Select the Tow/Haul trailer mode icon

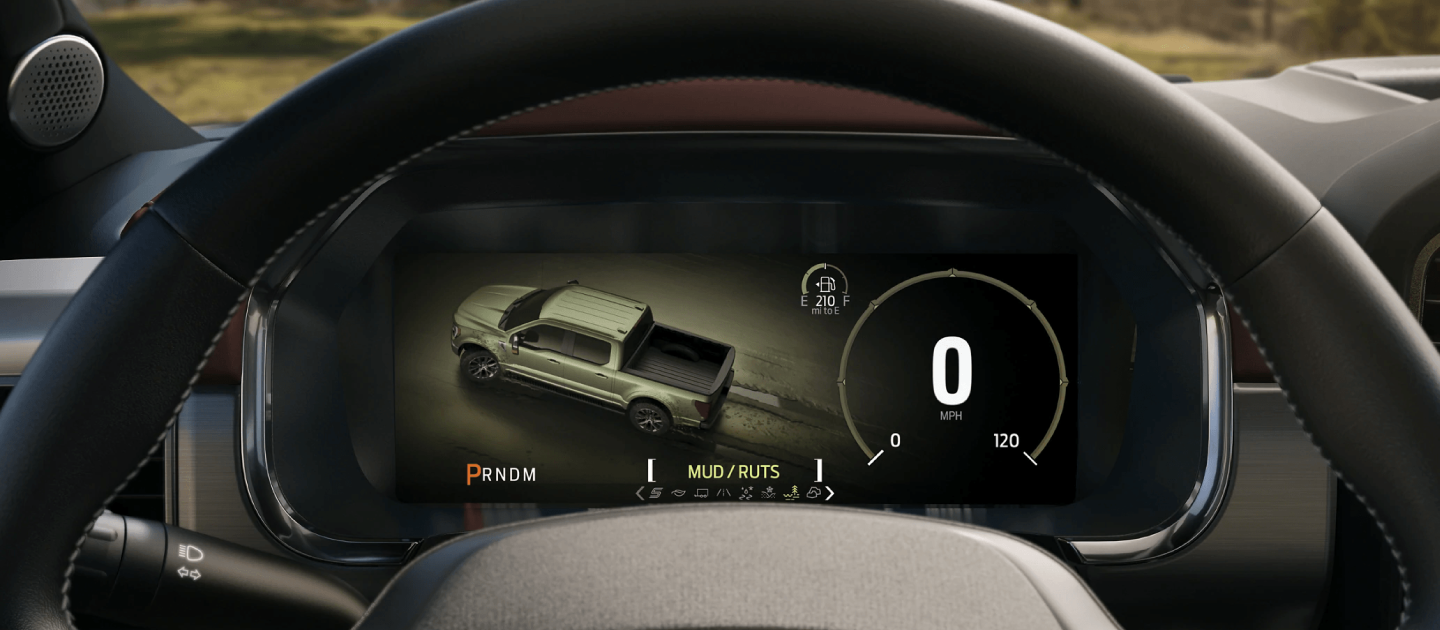tap(701, 493)
